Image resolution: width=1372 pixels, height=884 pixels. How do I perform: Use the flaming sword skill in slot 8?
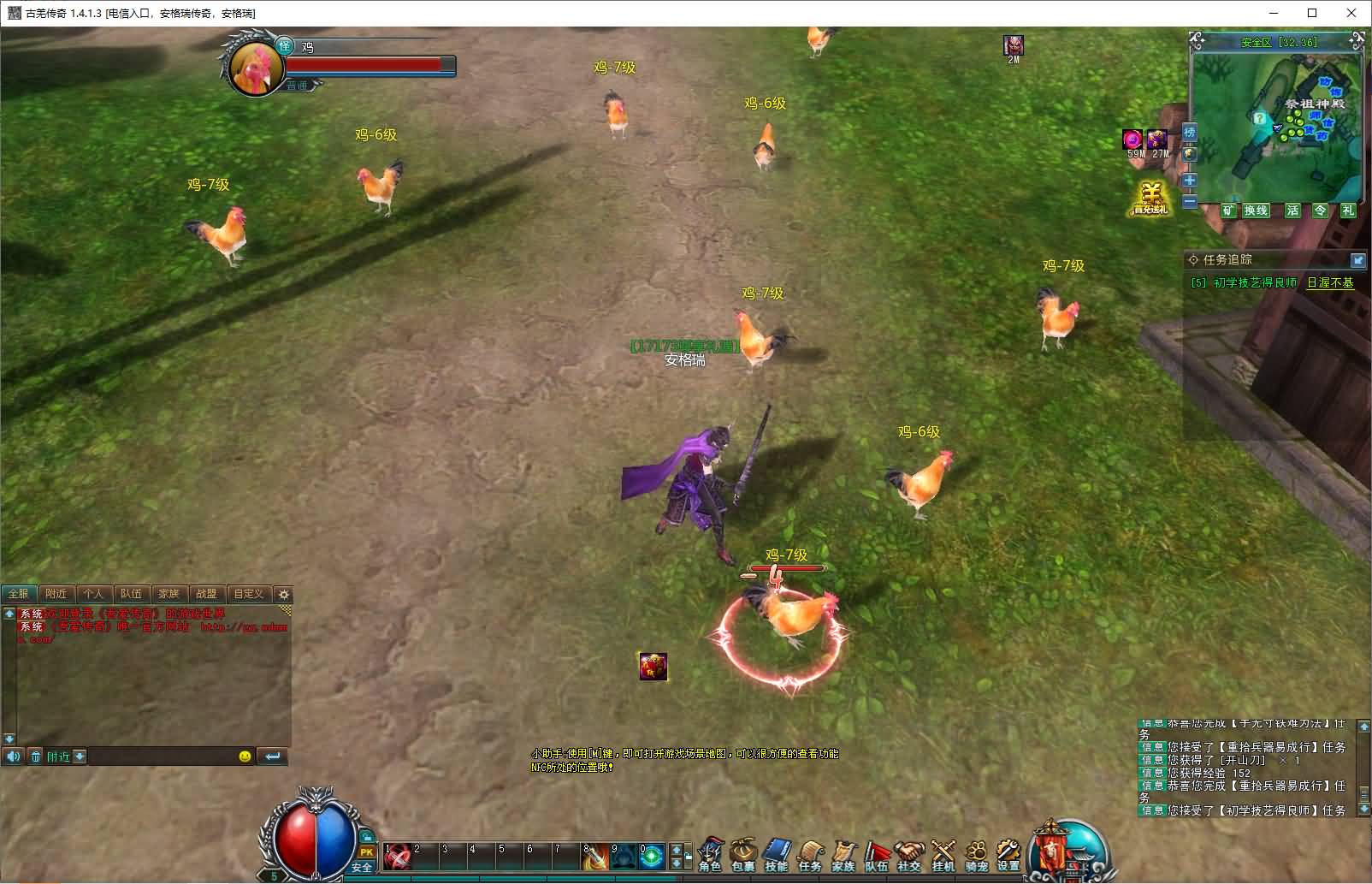click(595, 857)
